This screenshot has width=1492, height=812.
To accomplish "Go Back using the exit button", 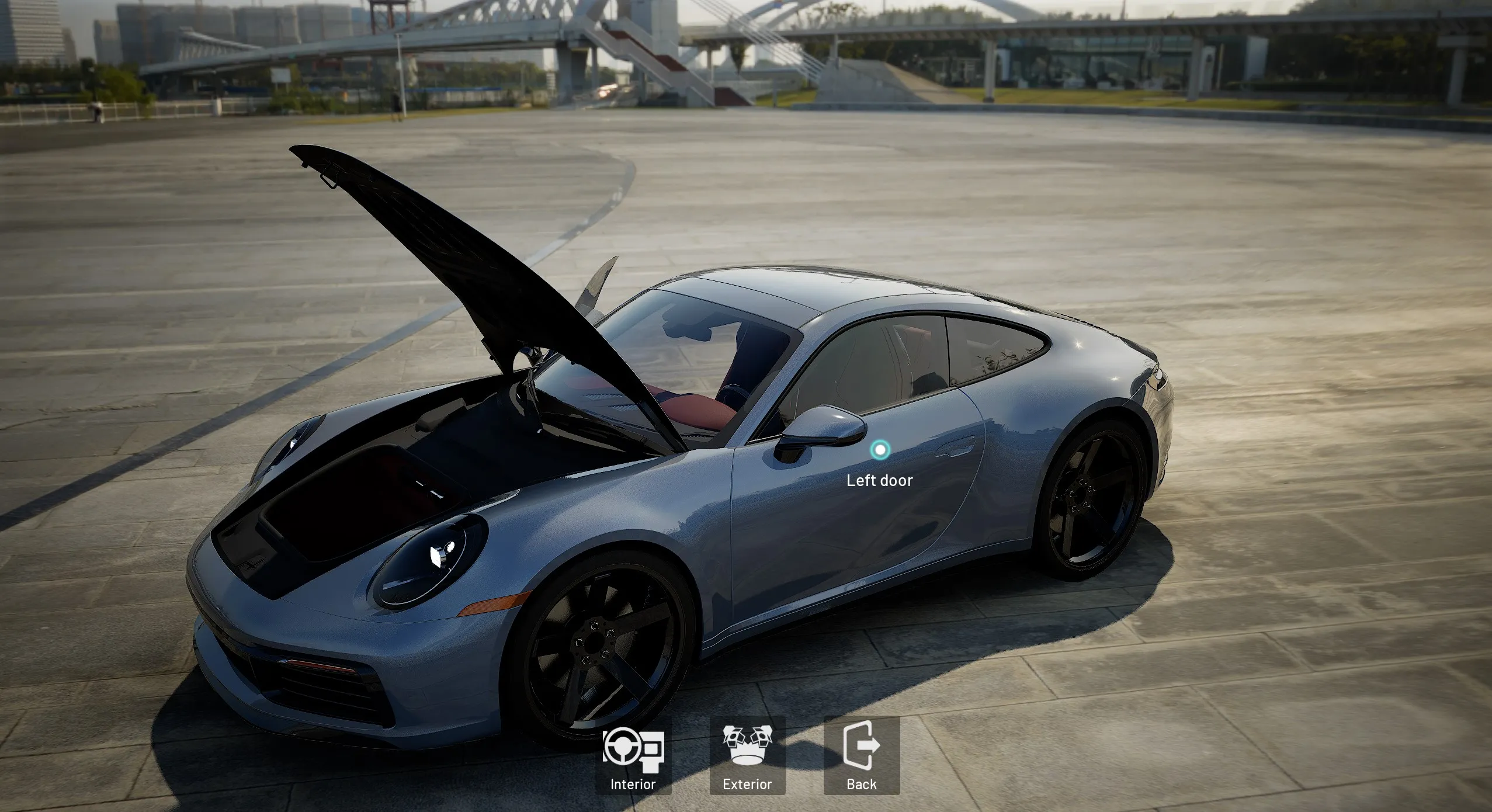I will pyautogui.click(x=862, y=756).
